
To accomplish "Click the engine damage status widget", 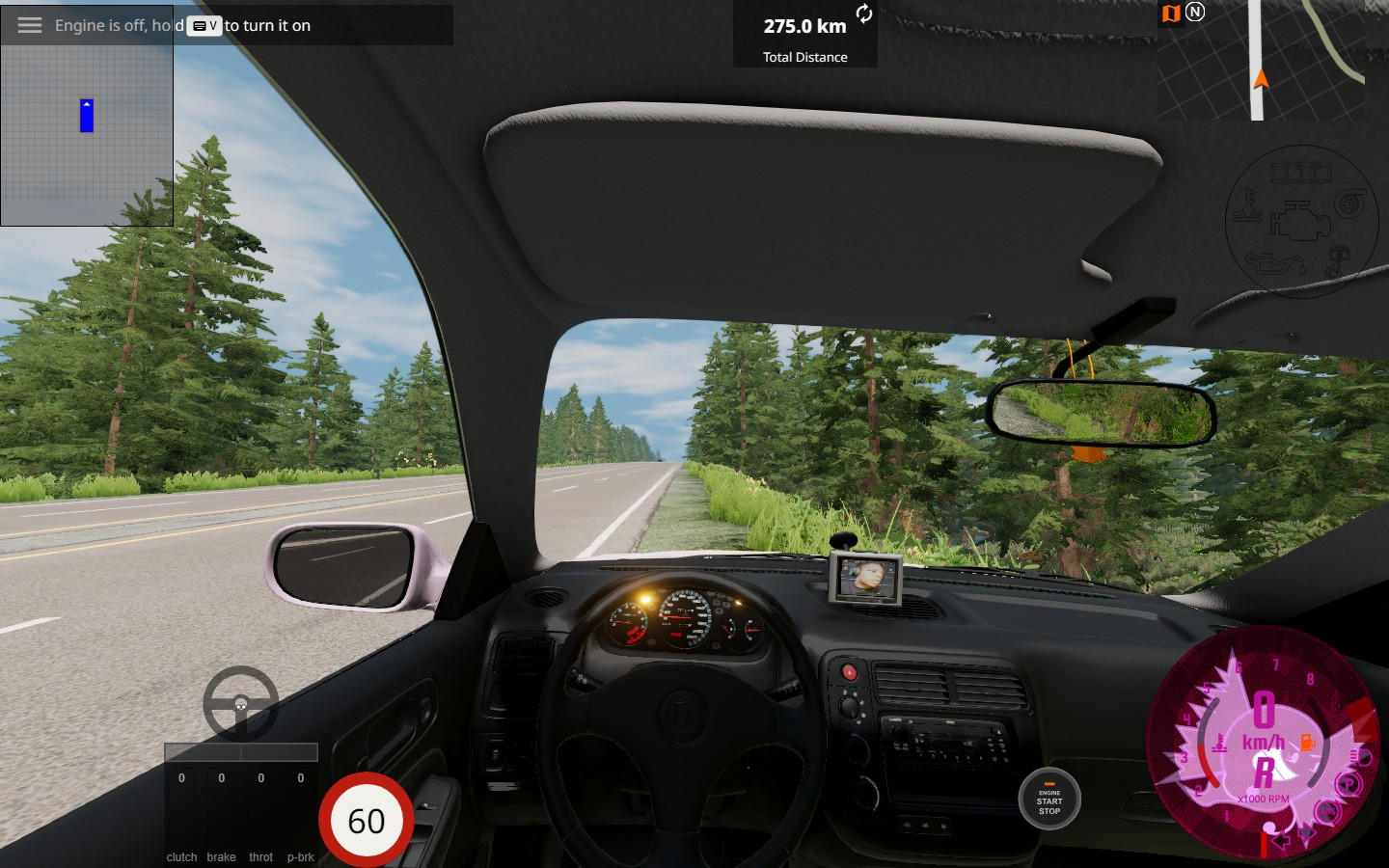I will (x=1300, y=223).
